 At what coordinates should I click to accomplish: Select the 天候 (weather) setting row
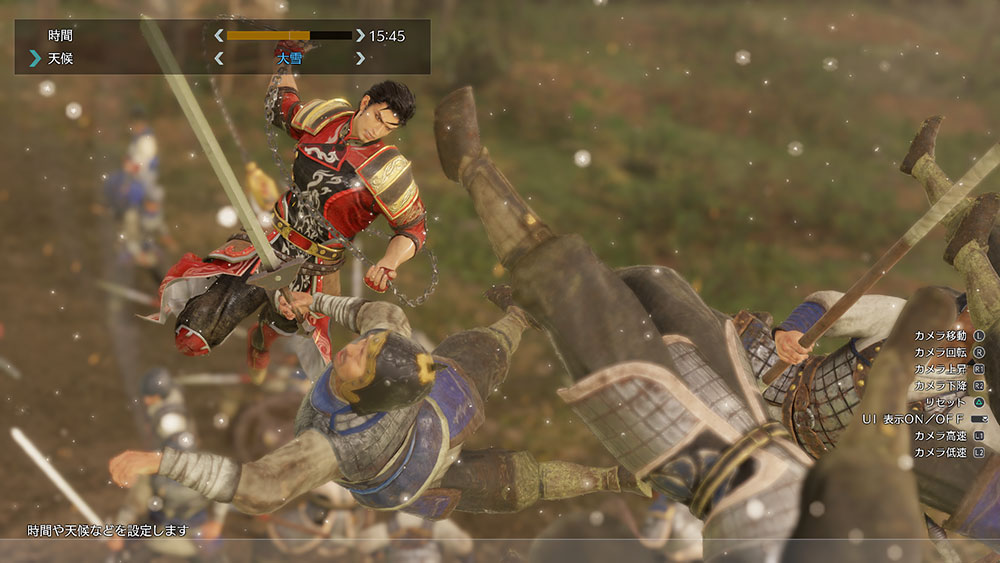[x=61, y=59]
